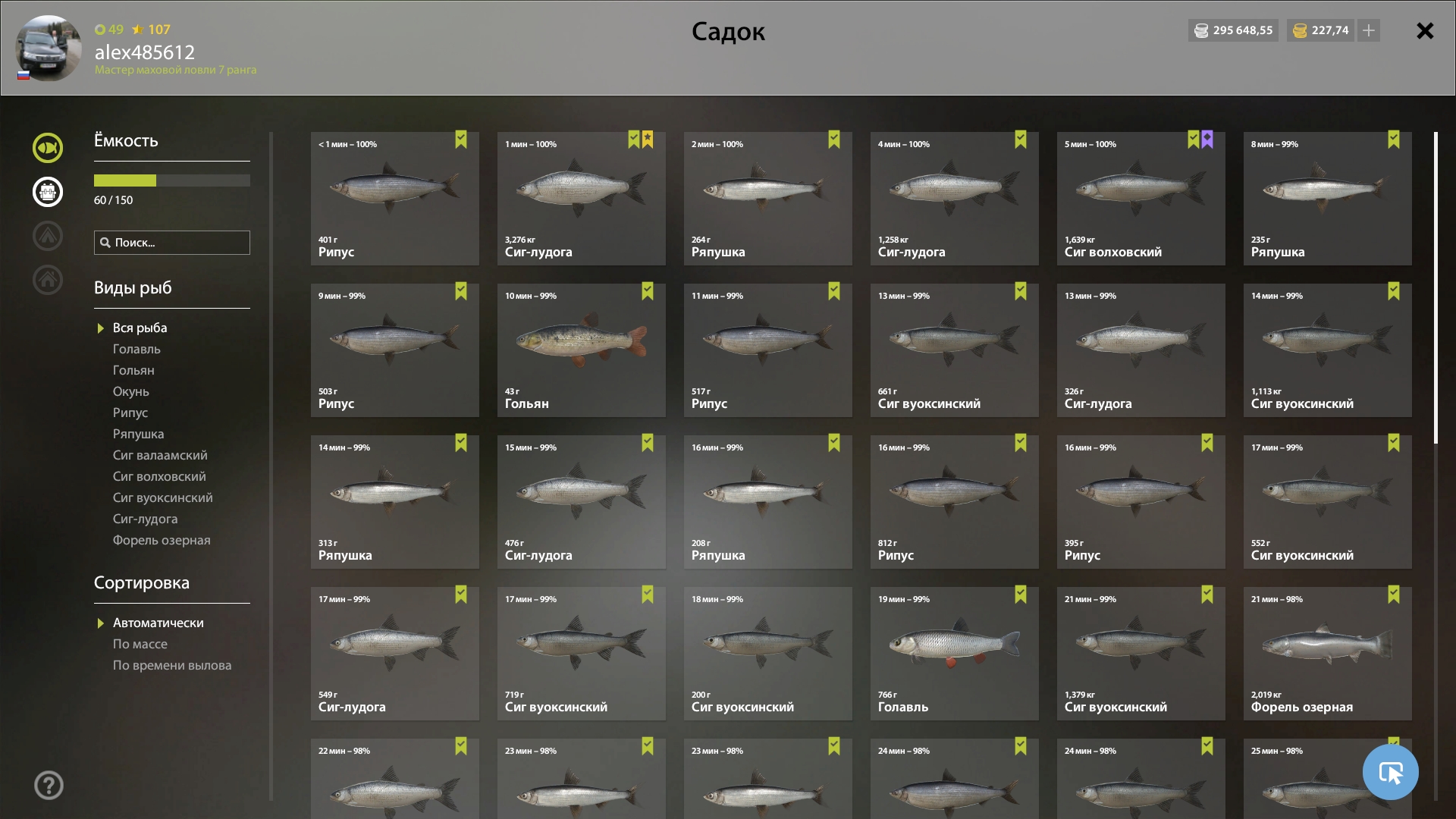The image size is (1456, 819).
Task: Click the alex485612 profile avatar
Action: click(x=49, y=49)
